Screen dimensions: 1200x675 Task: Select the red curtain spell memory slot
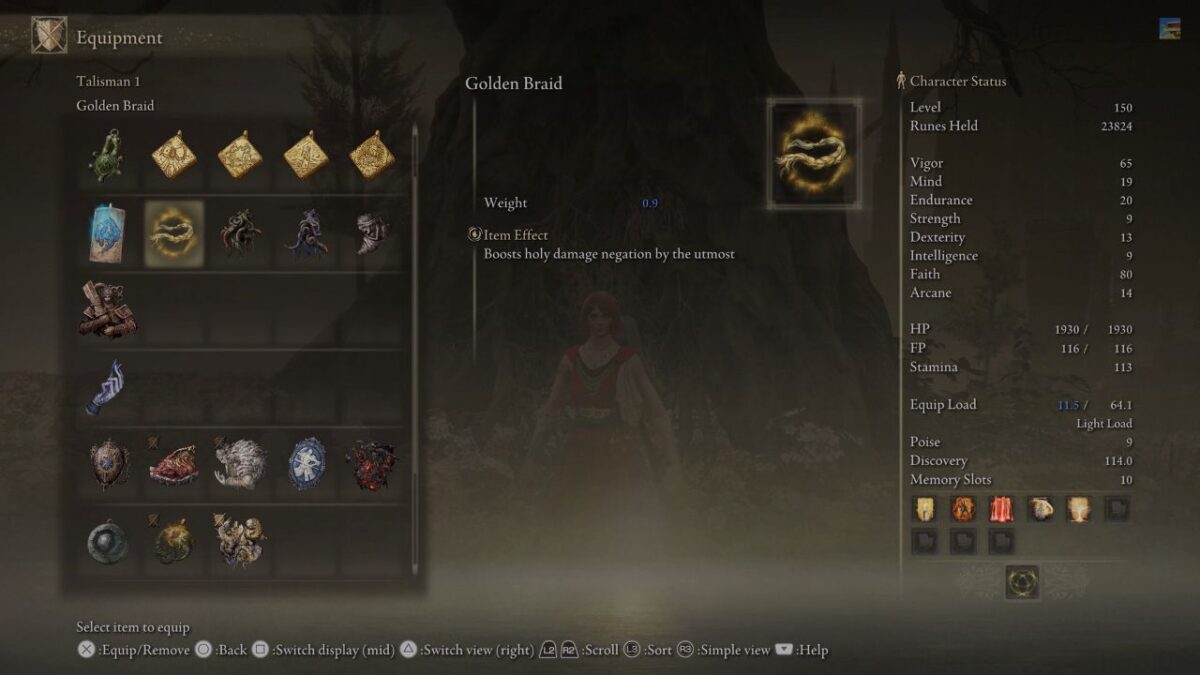click(x=1001, y=509)
